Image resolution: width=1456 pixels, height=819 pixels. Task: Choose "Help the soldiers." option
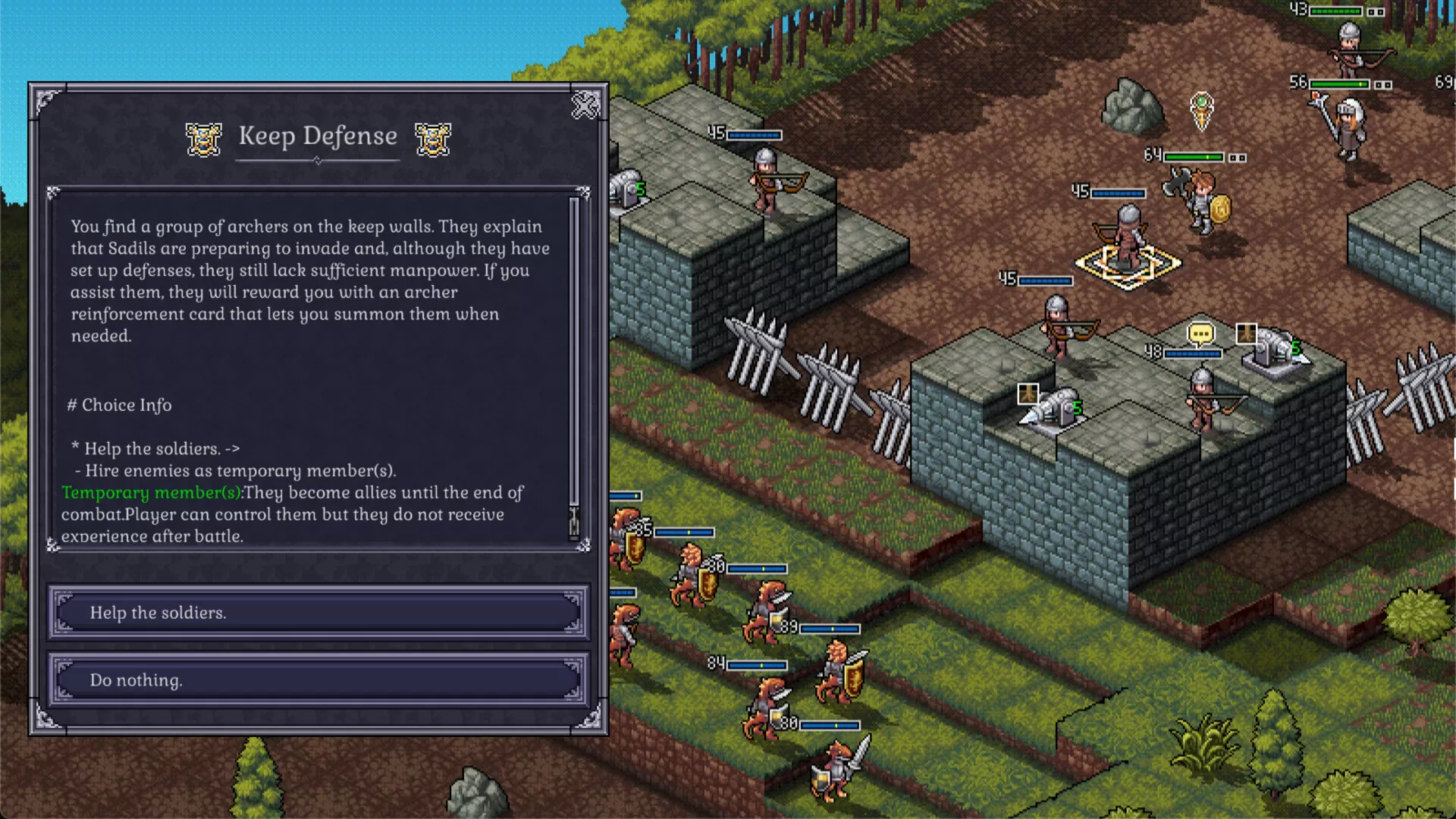(318, 613)
